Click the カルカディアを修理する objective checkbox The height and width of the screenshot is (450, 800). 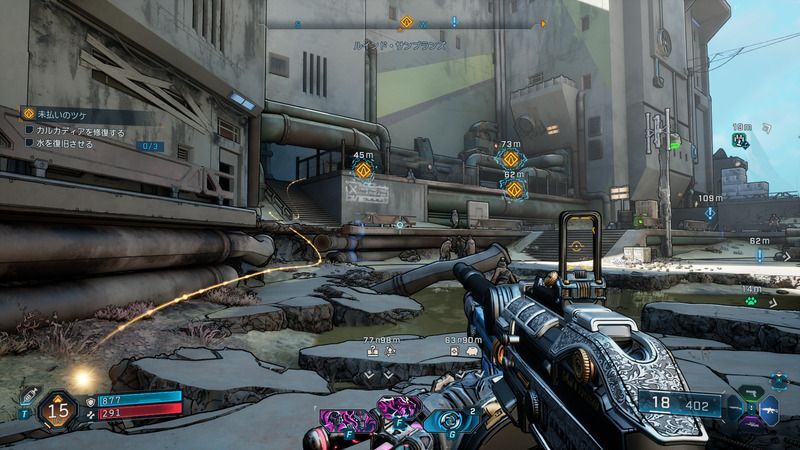(x=30, y=131)
